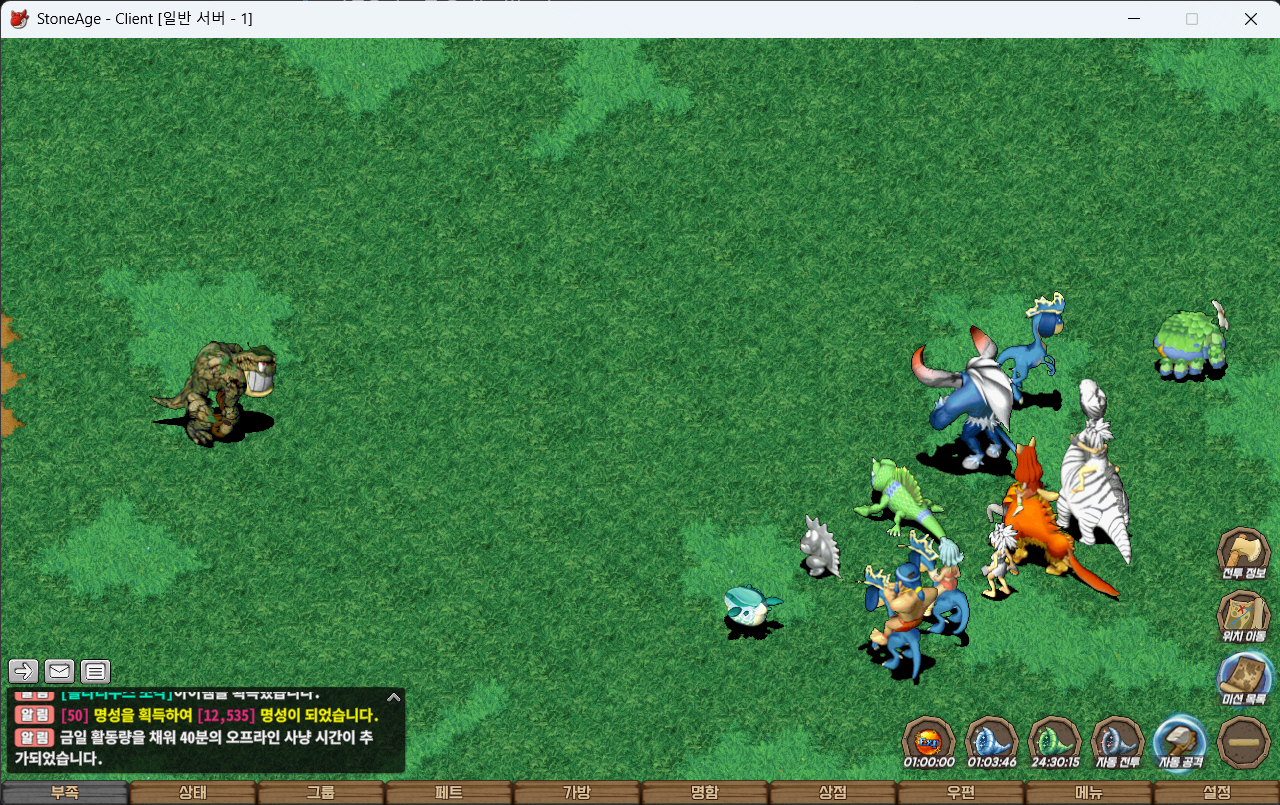Open the 위치 이동 location move map icon
Screen dimensions: 1280x805
point(1243,613)
